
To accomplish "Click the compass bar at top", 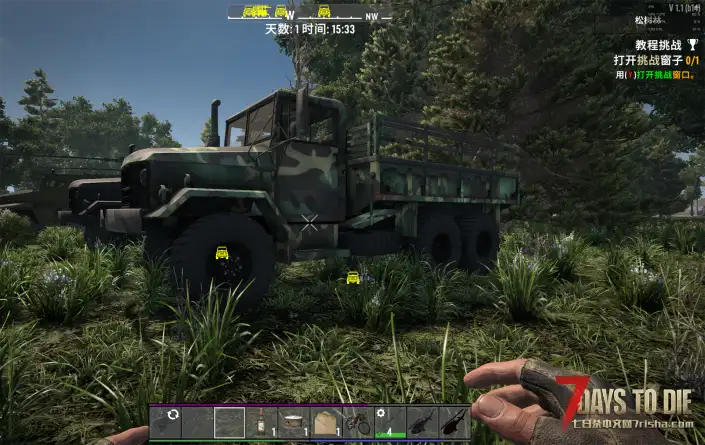I will point(310,13).
